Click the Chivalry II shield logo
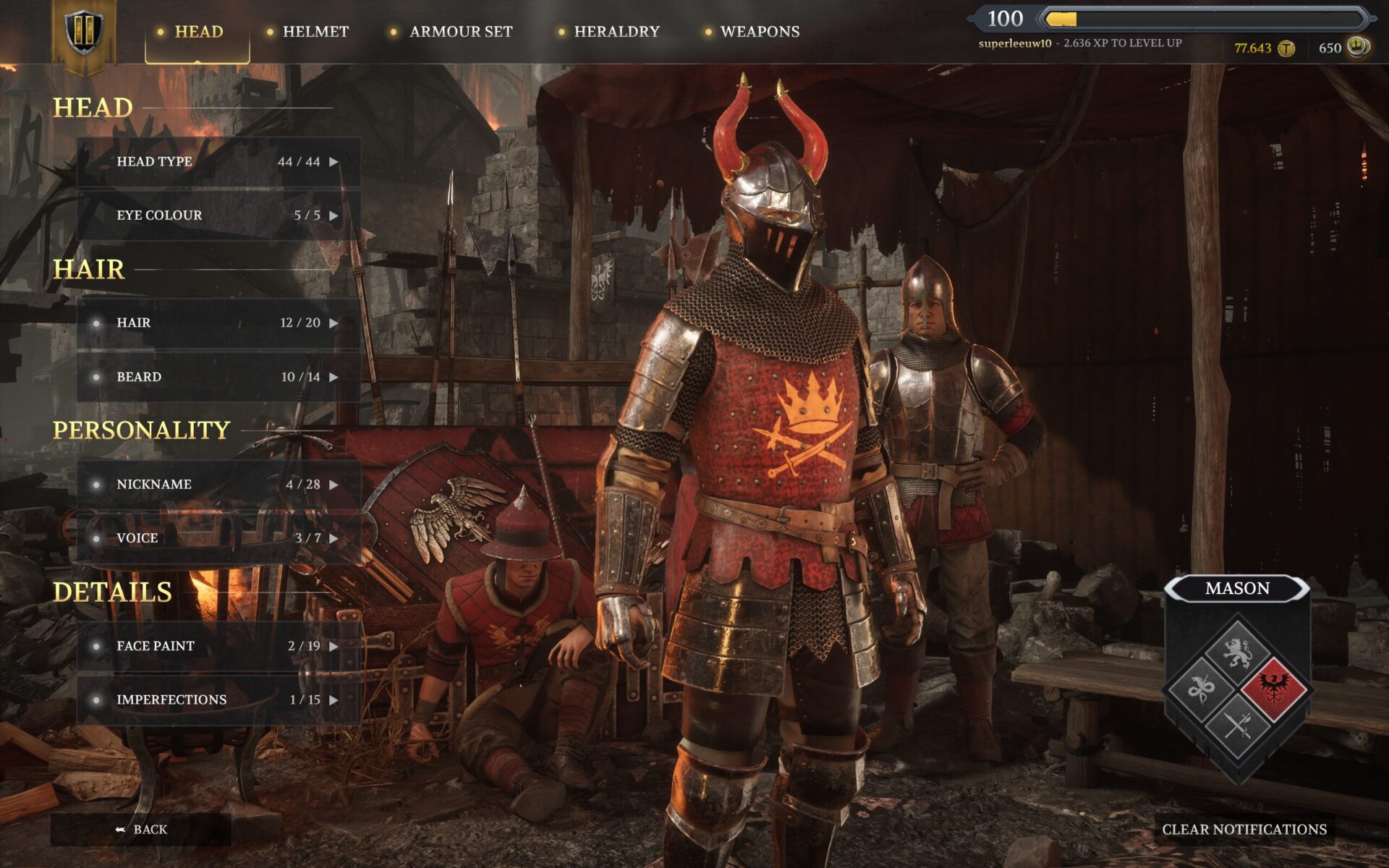This screenshot has width=1389, height=868. [84, 32]
